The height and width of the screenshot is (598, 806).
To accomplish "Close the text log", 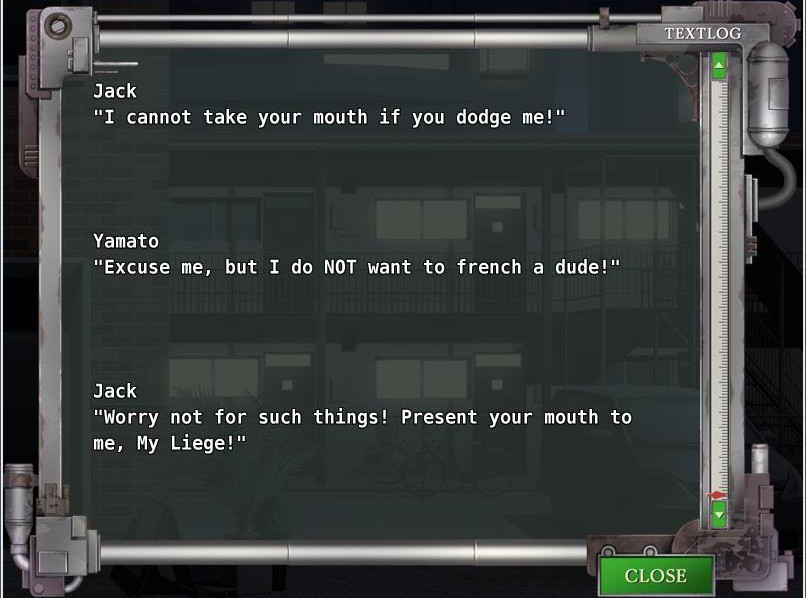I will (655, 575).
